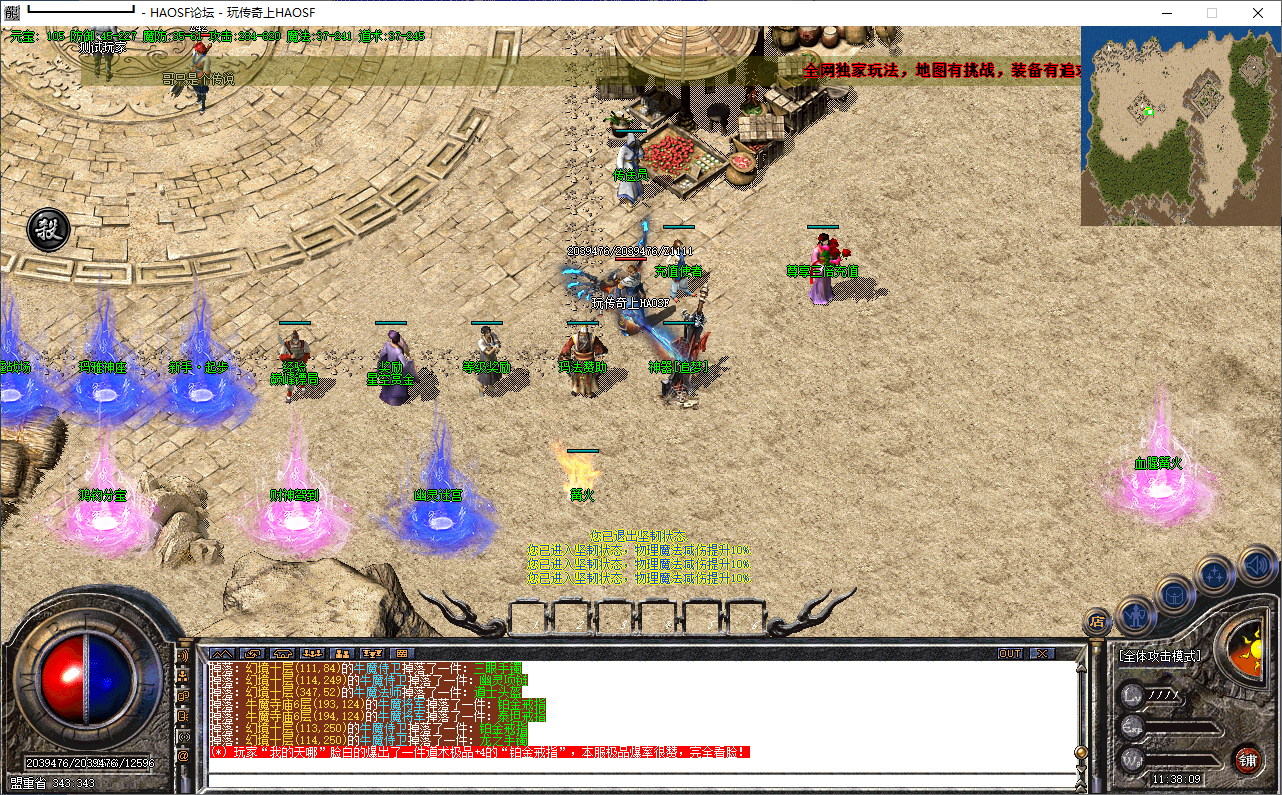Click the grid icon chat toolbar button
The width and height of the screenshot is (1282, 795).
click(x=404, y=654)
